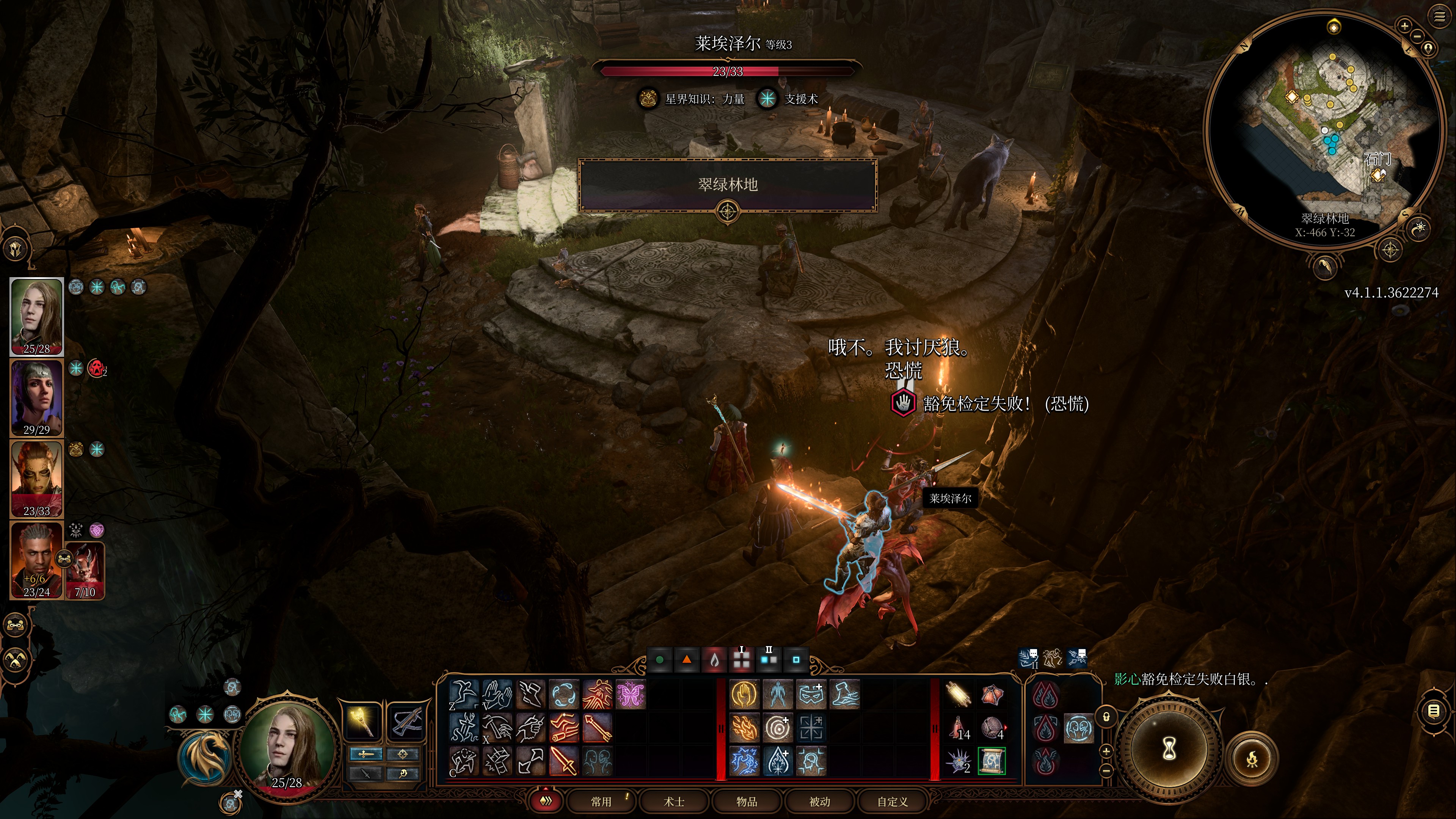Zoom out the minimap with minus button
1456x819 pixels.
coord(1417,36)
